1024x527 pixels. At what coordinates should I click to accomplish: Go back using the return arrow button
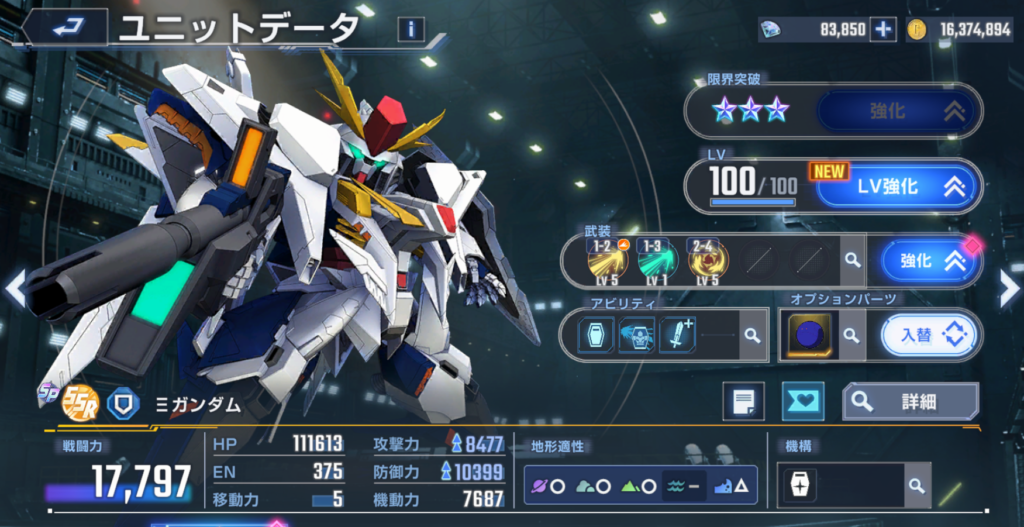[65, 27]
